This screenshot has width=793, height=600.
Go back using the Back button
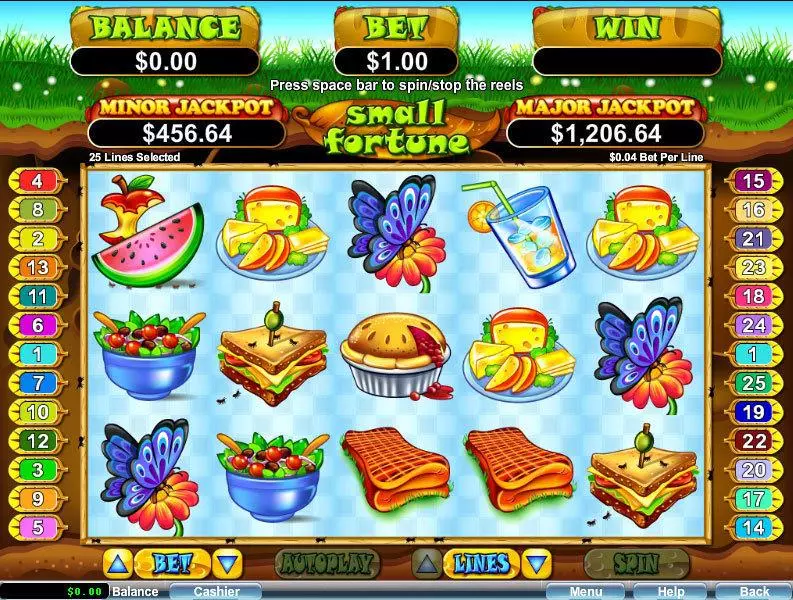pyautogui.click(x=755, y=591)
